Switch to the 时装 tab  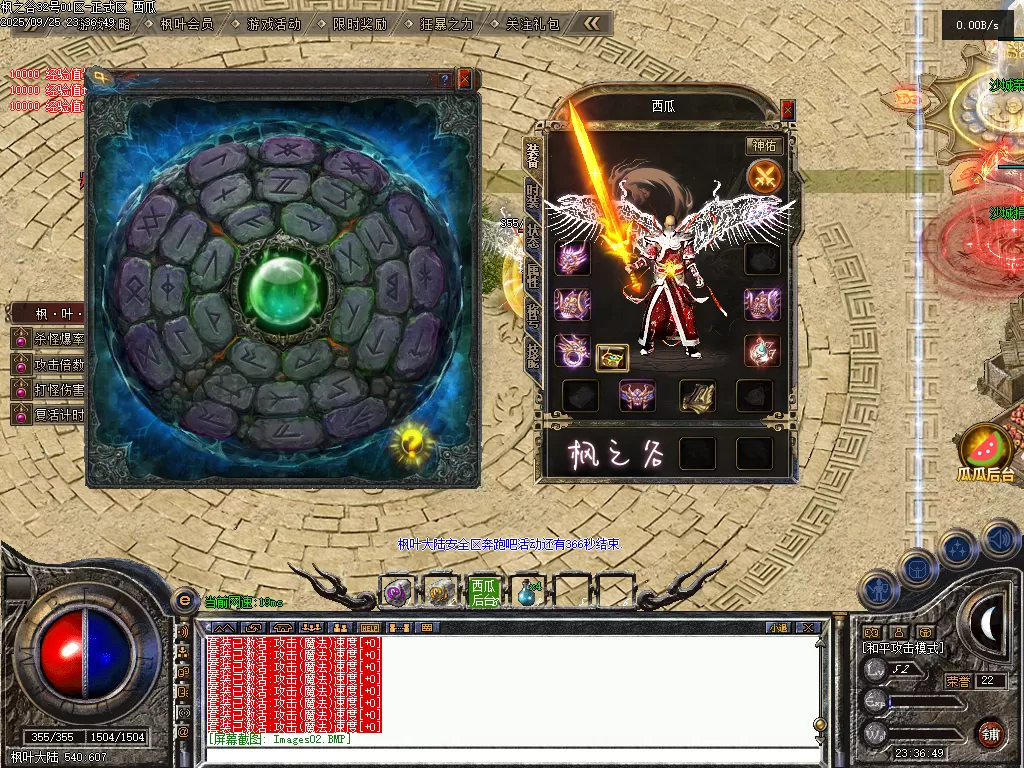[x=533, y=196]
